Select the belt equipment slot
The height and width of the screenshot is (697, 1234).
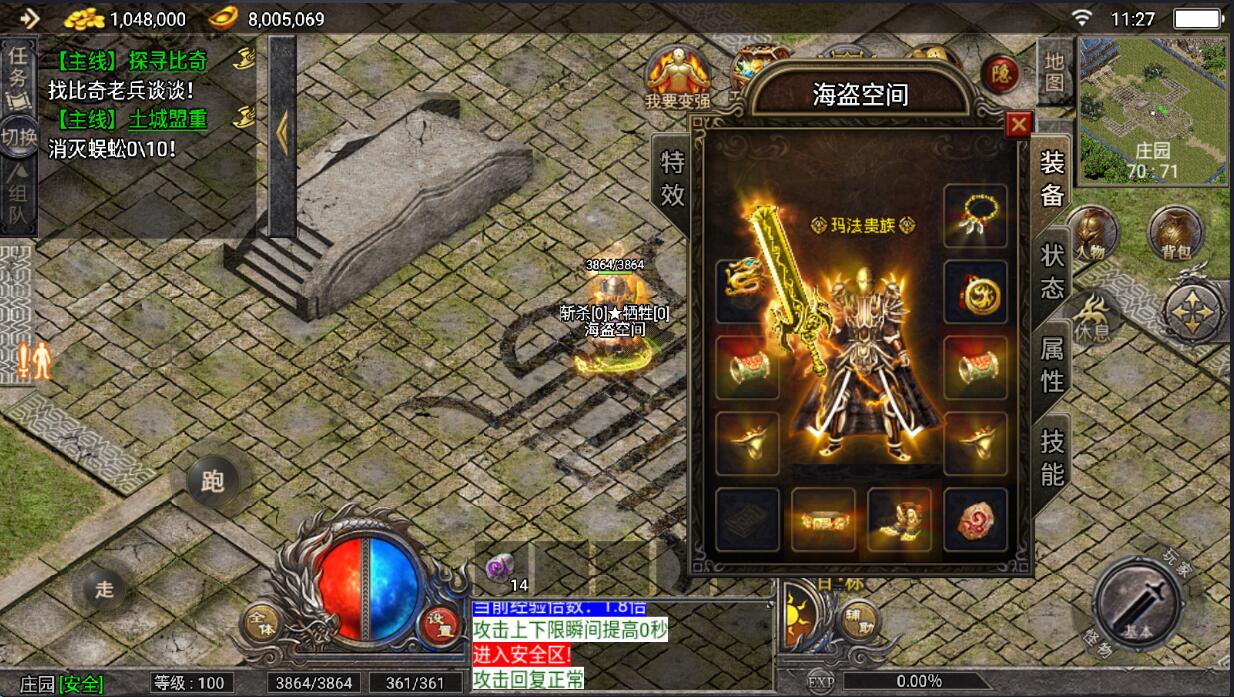pyautogui.click(x=823, y=518)
